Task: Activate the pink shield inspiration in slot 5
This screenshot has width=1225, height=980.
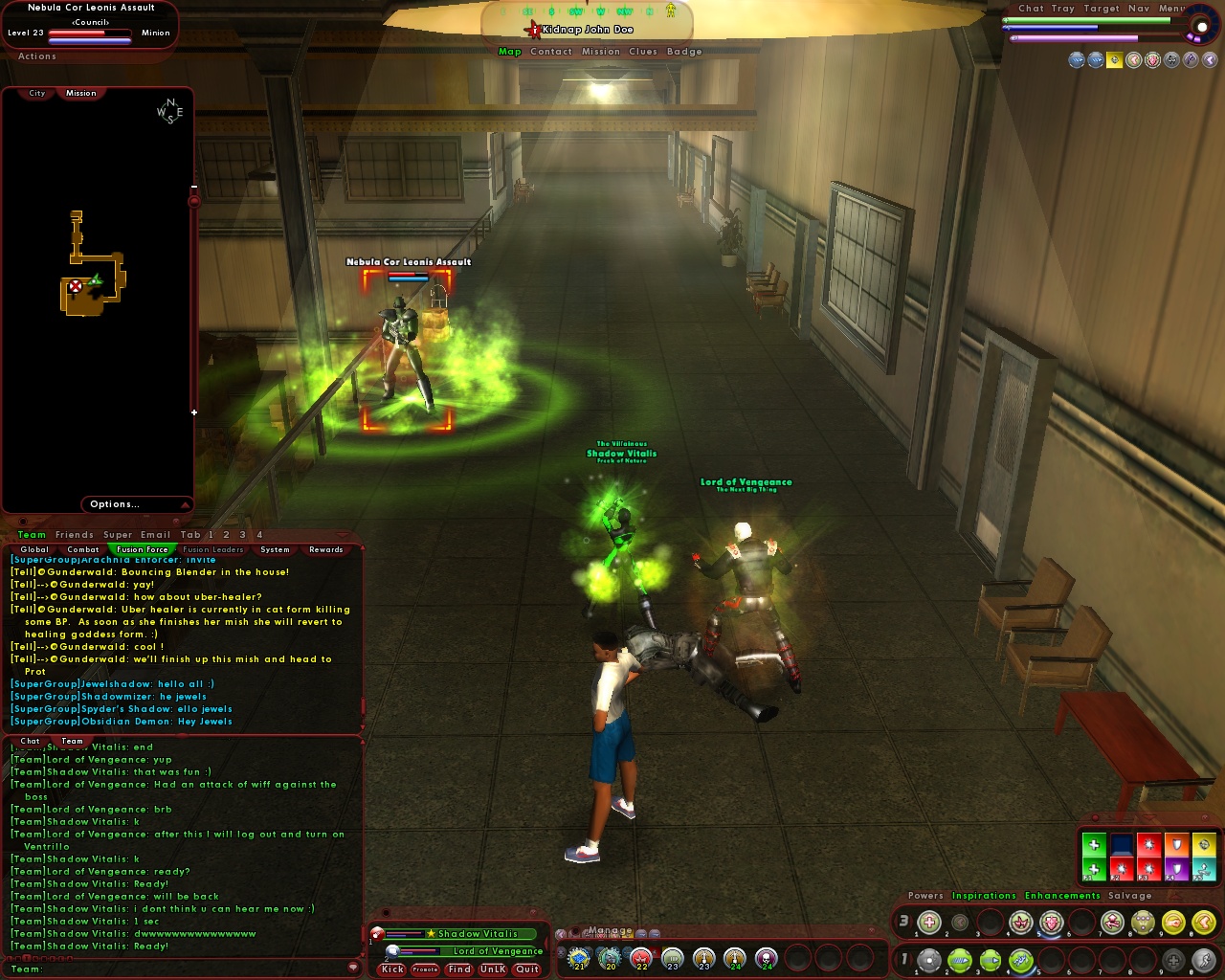Action: point(1051,924)
